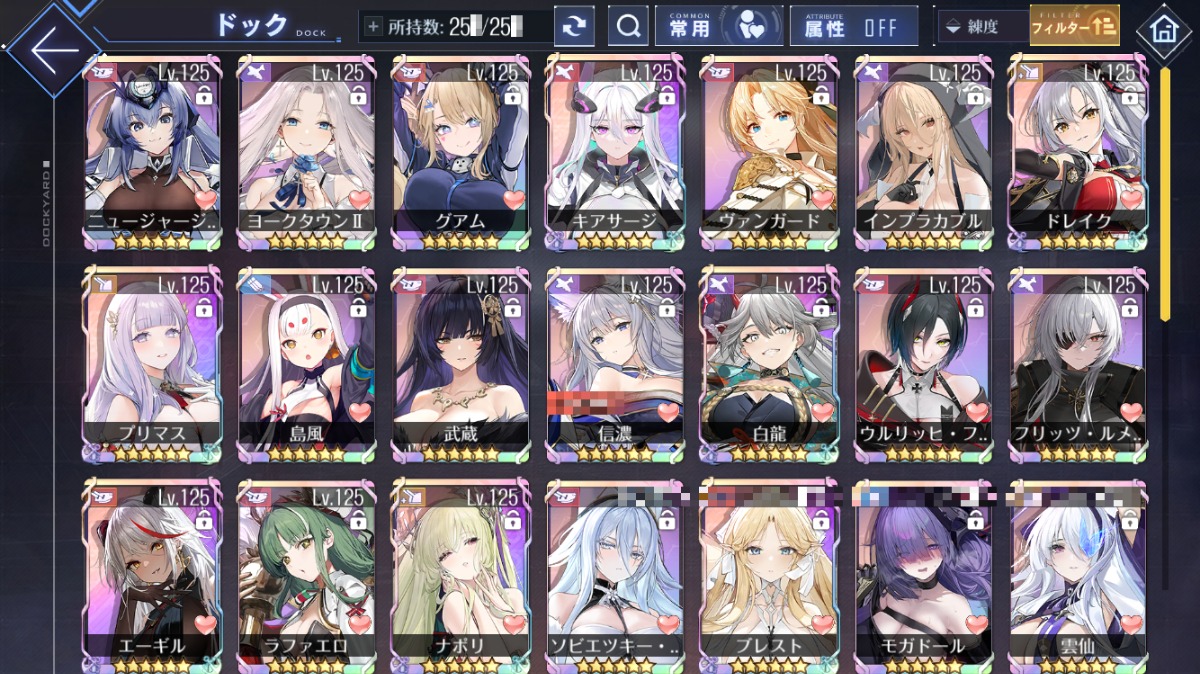Viewport: 1200px width, 674px height.
Task: Return to the home screen
Action: click(x=1163, y=30)
